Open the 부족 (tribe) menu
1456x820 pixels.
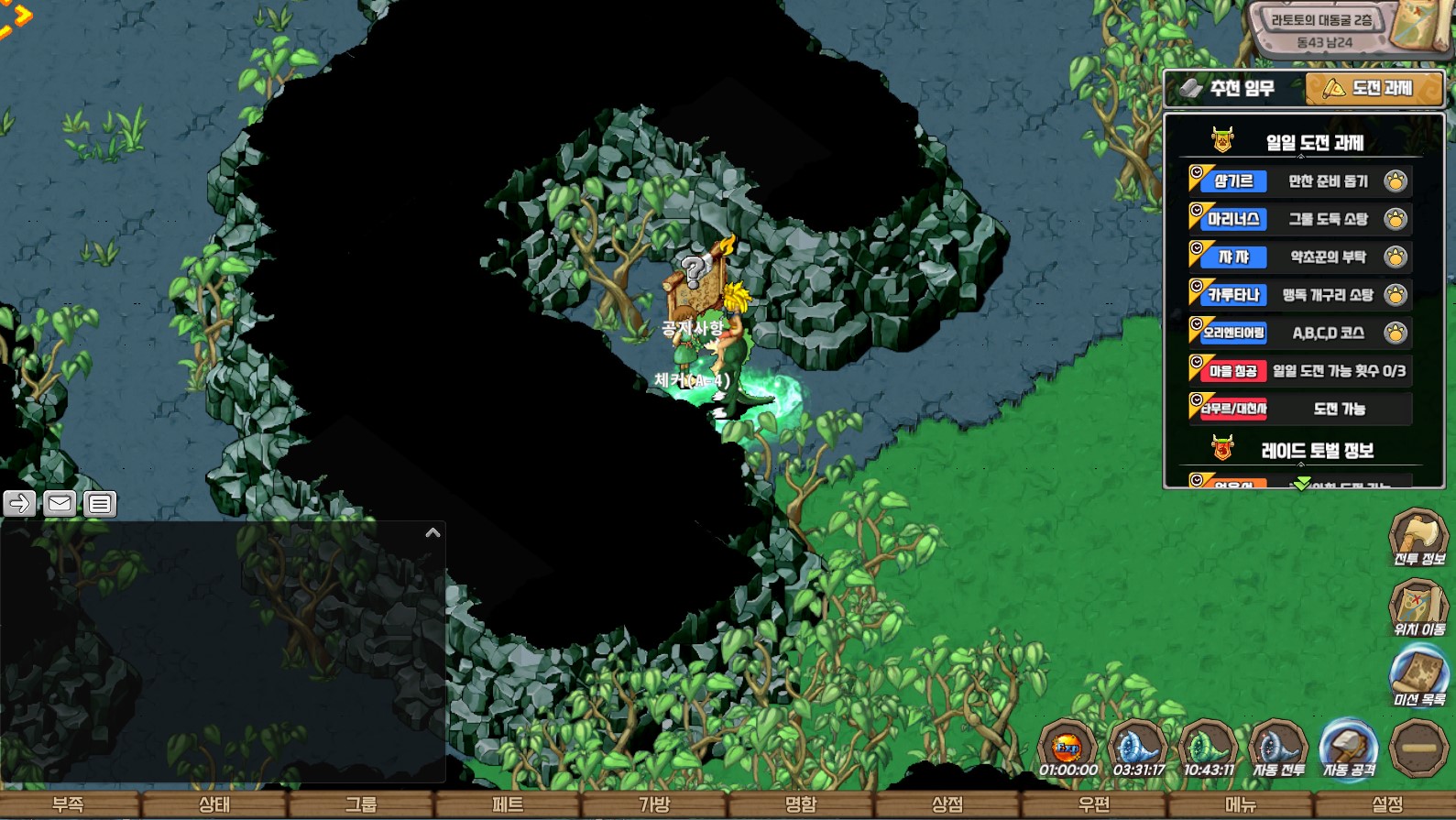(x=69, y=804)
